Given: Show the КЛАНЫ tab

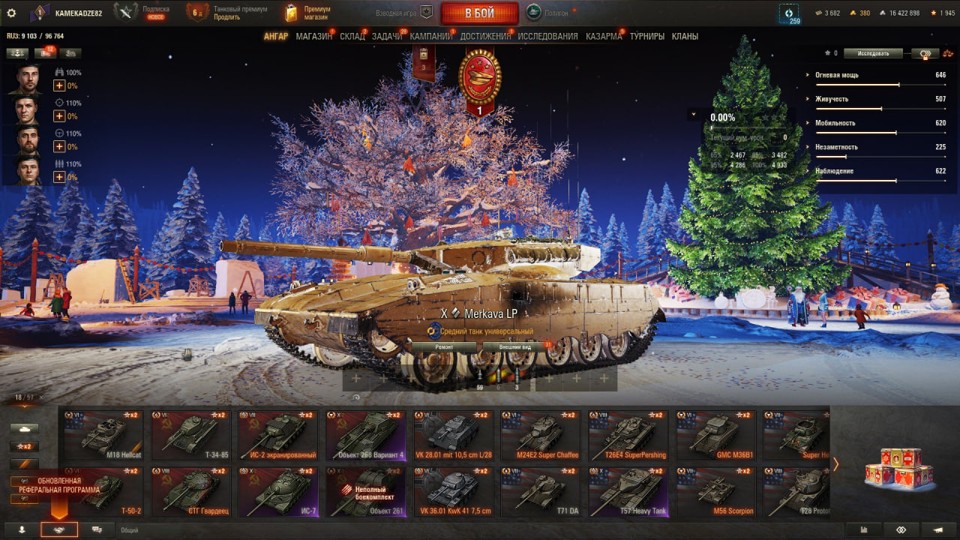Looking at the screenshot, I should point(685,37).
